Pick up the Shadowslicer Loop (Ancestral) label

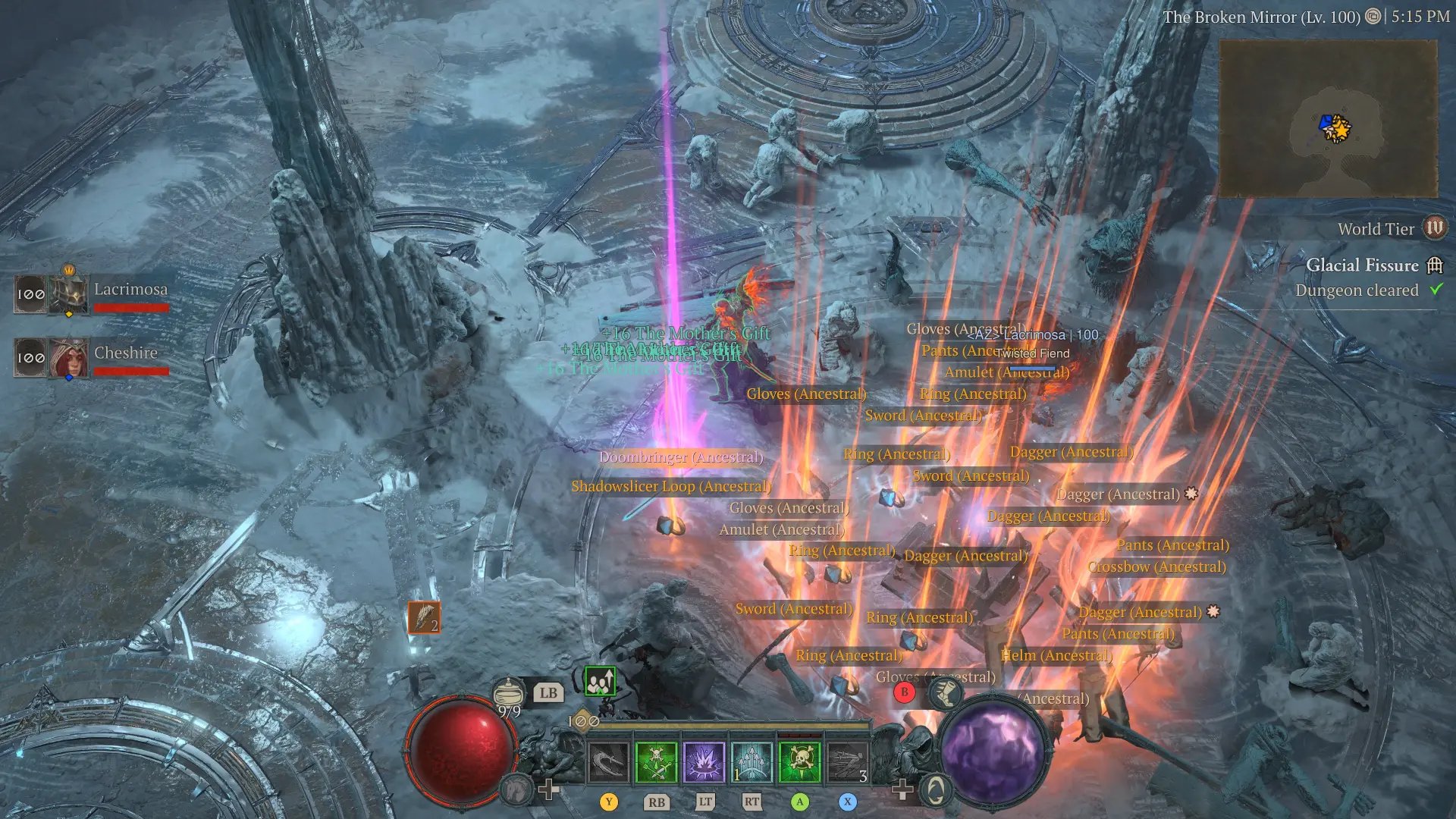(x=670, y=486)
